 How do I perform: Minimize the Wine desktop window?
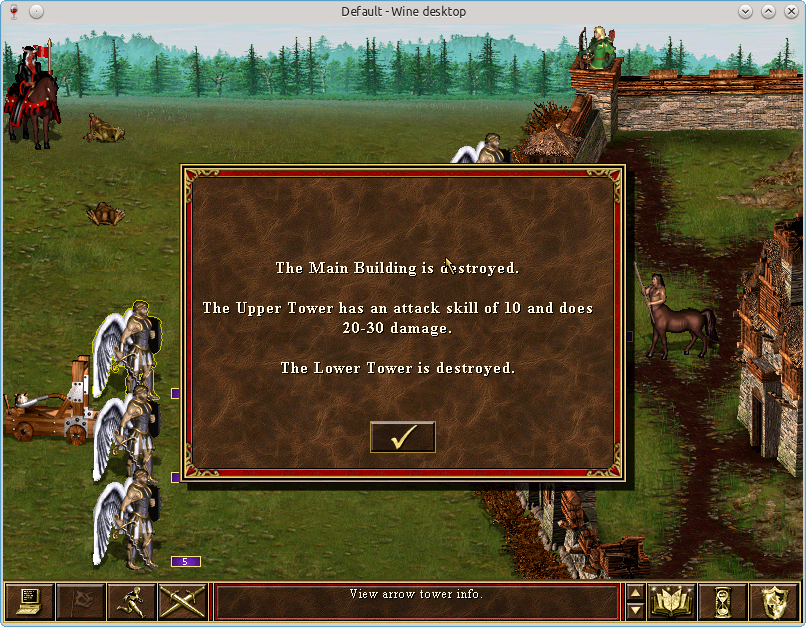click(x=746, y=12)
